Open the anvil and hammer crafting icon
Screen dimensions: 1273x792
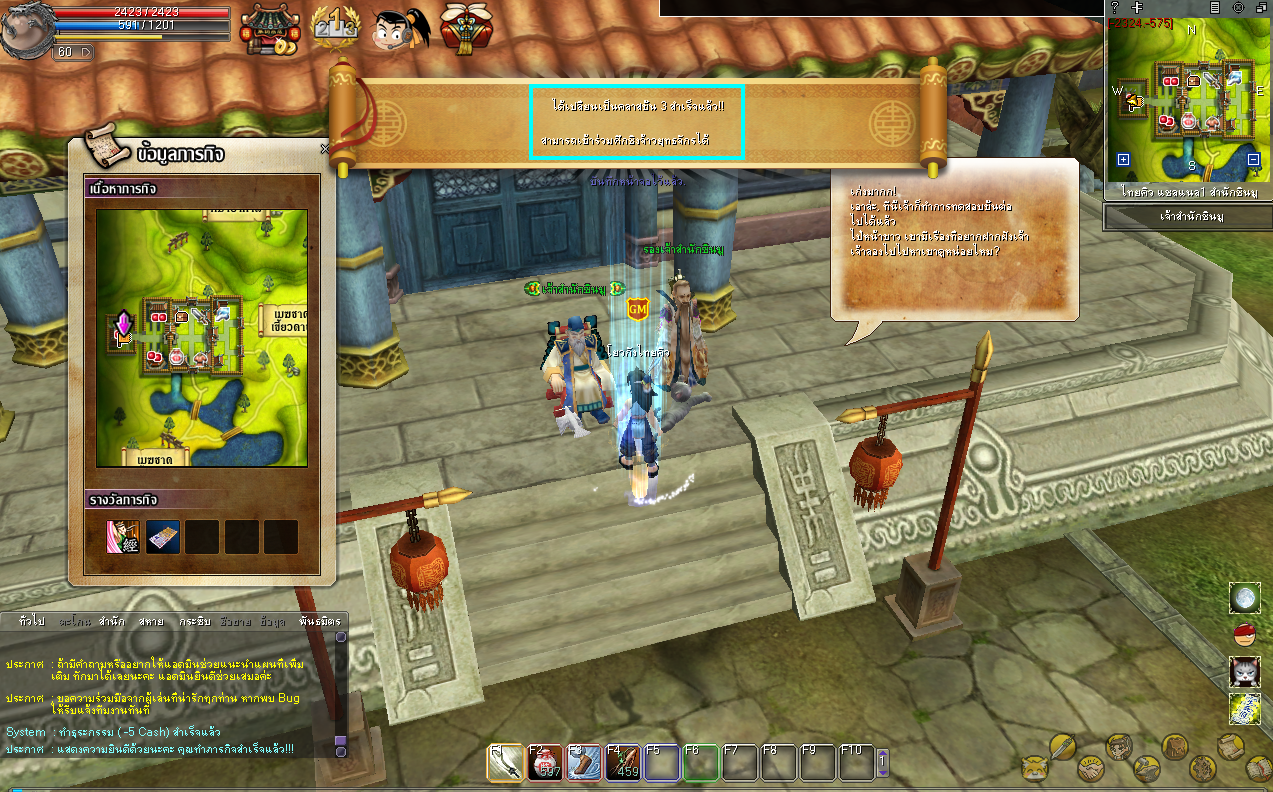coord(1146,769)
